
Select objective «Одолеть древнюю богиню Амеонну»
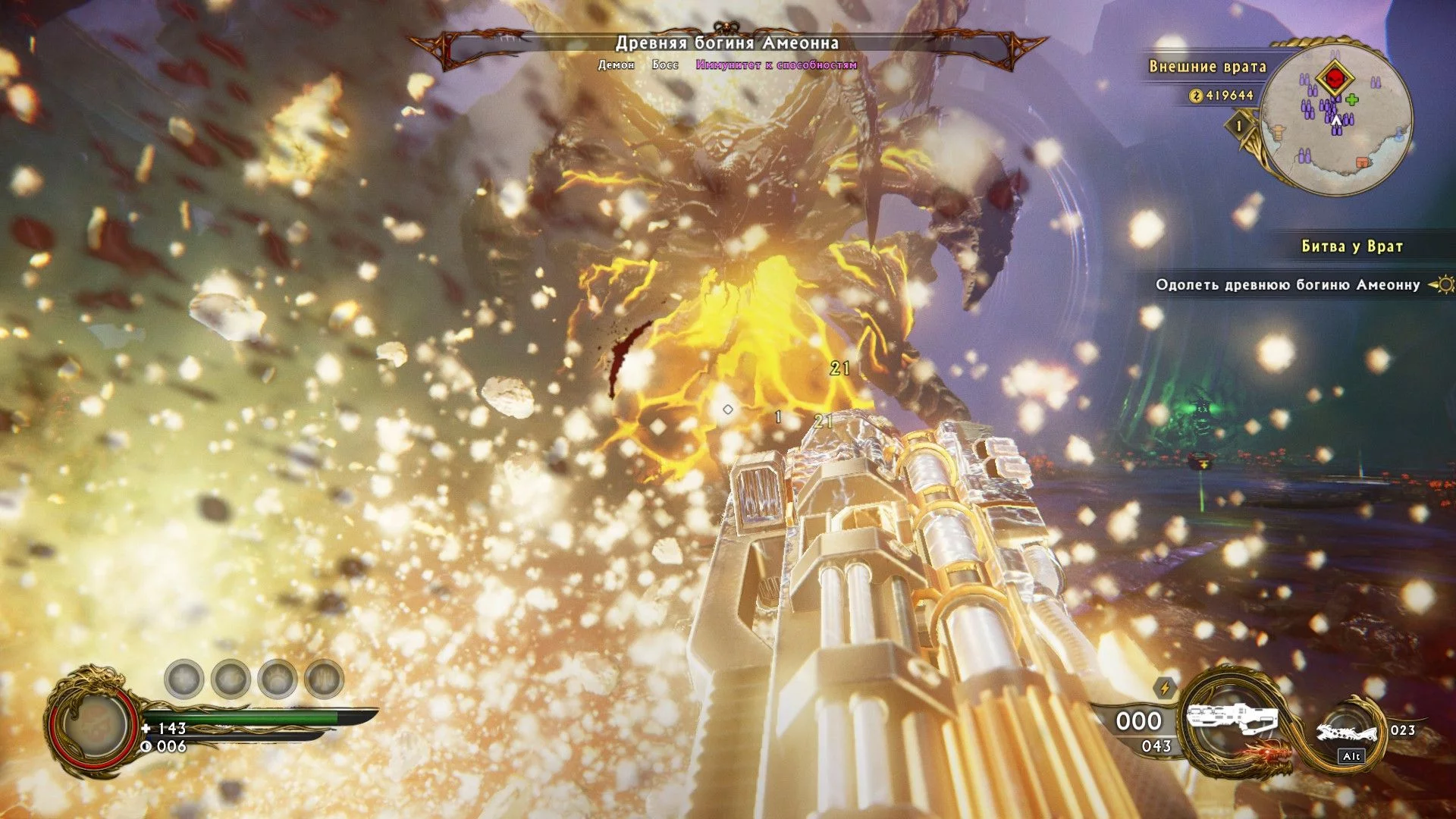click(1287, 285)
